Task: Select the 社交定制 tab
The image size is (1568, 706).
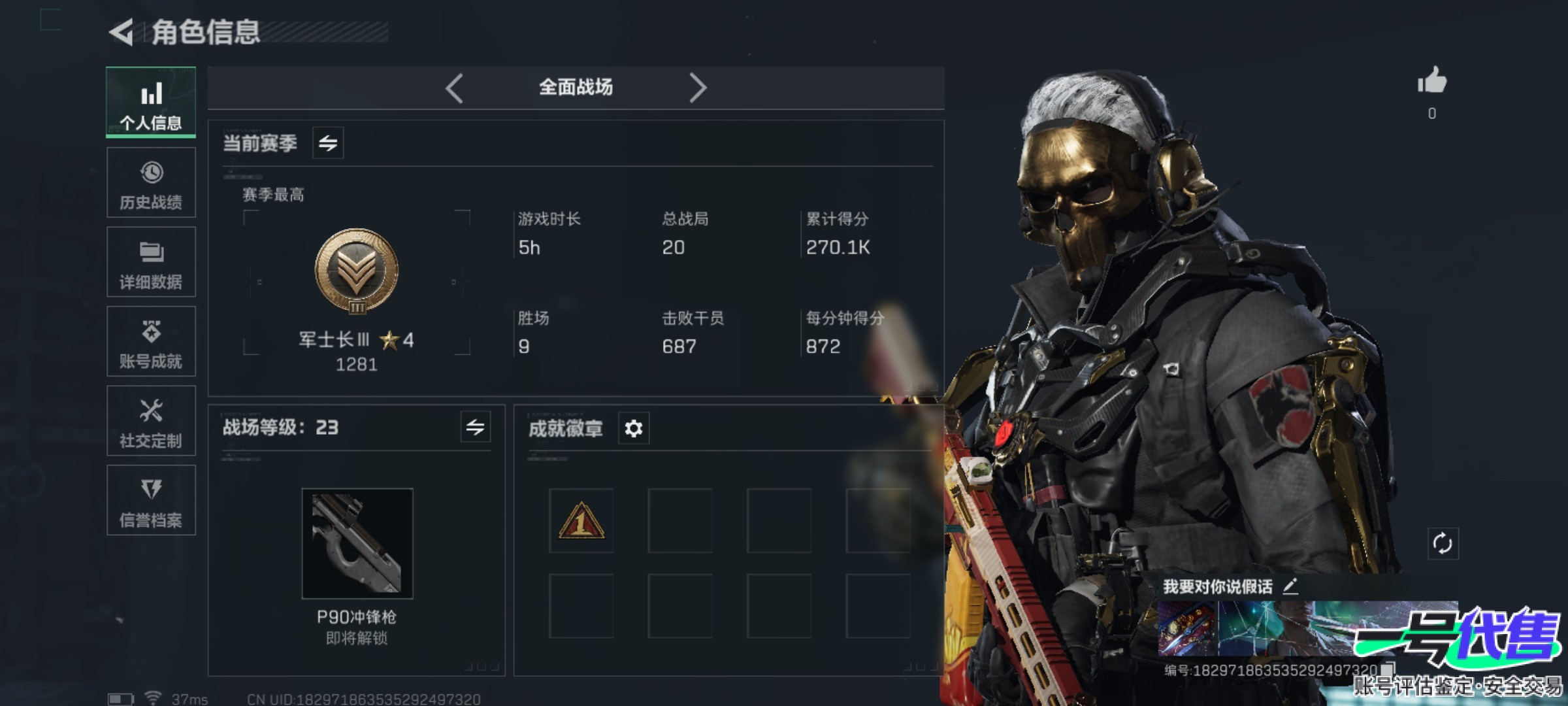Action: [x=151, y=421]
